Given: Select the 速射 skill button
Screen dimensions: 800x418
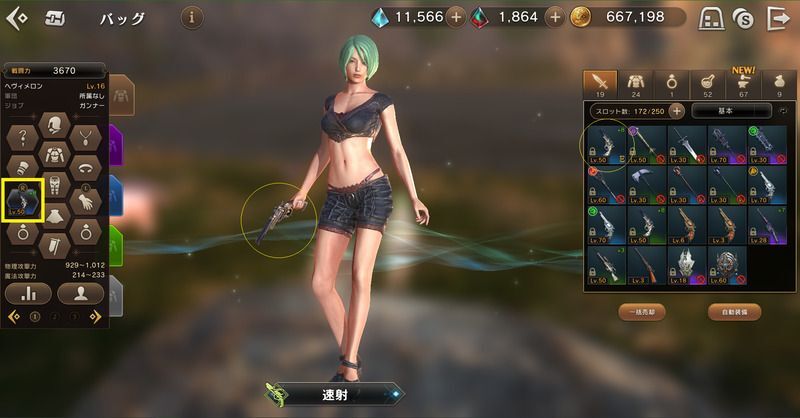Looking at the screenshot, I should click(x=335, y=393).
